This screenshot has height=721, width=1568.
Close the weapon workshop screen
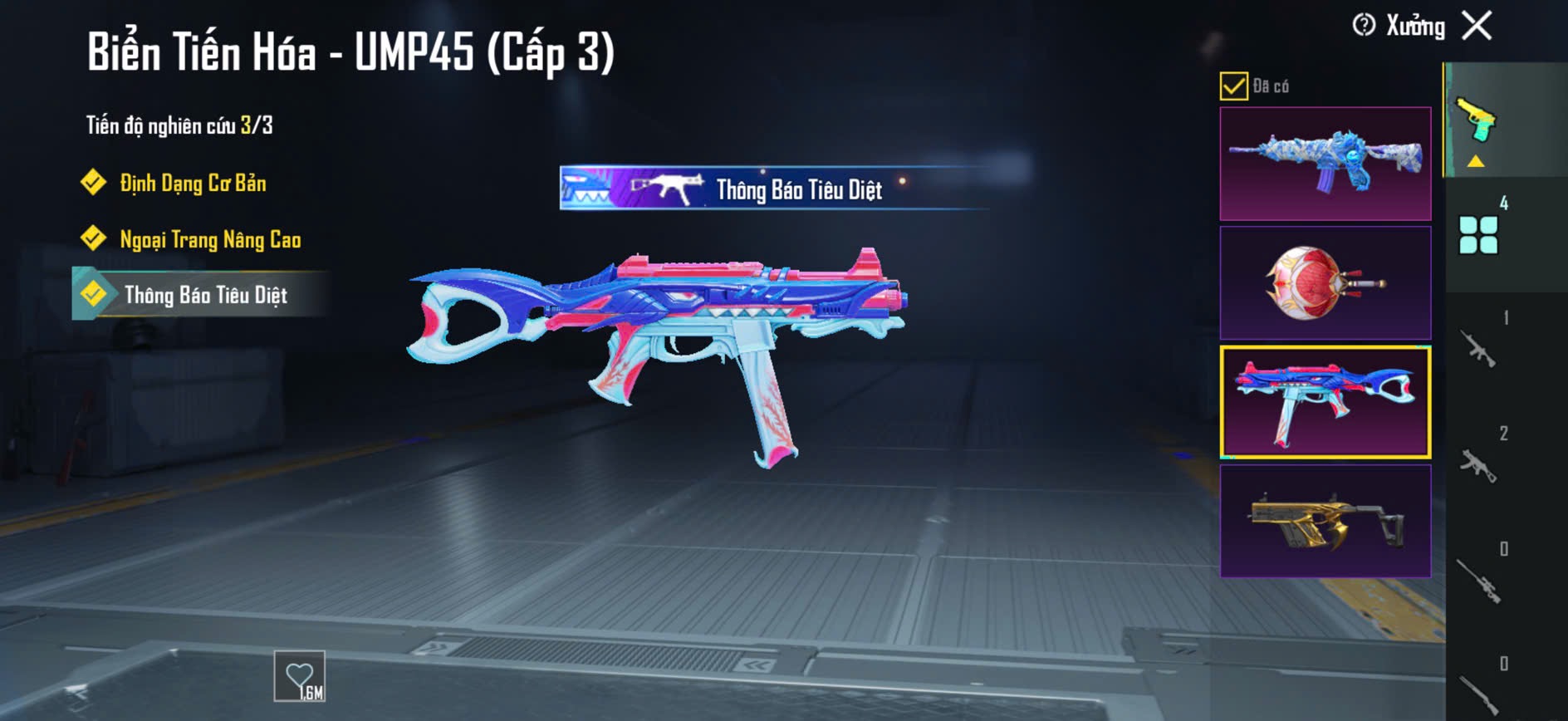[x=1477, y=26]
